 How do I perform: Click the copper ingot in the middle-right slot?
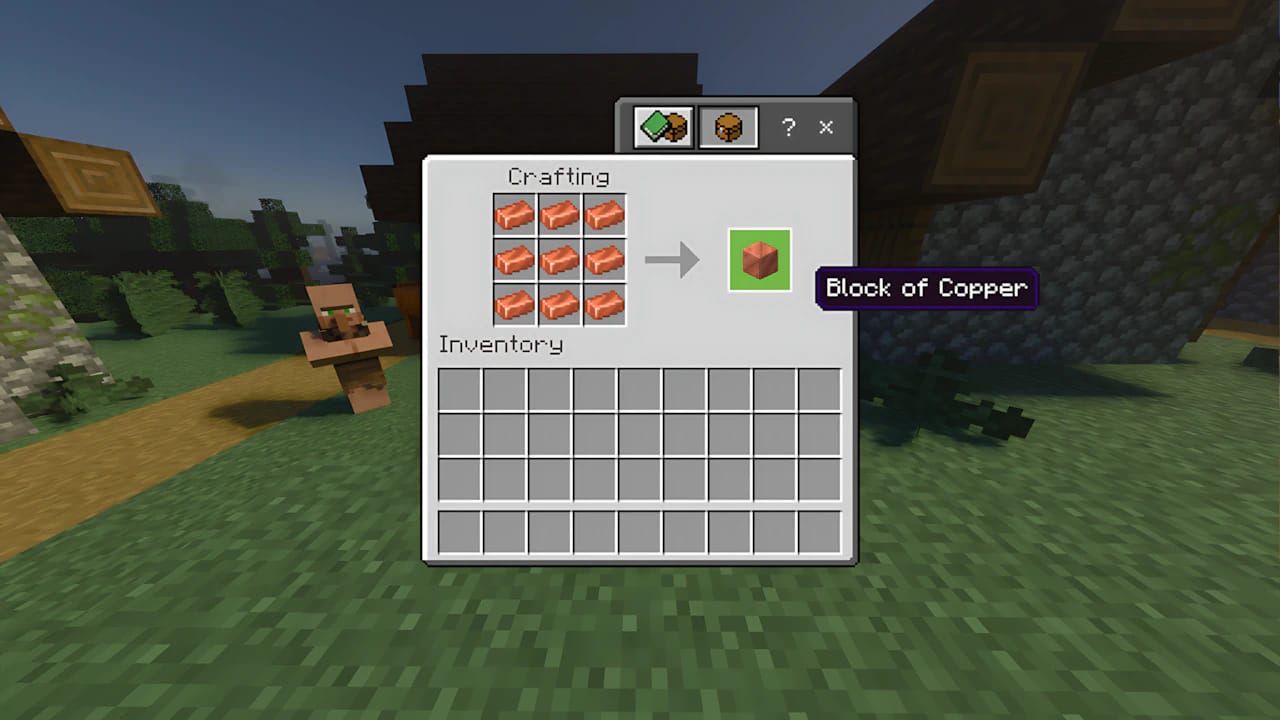tap(605, 260)
